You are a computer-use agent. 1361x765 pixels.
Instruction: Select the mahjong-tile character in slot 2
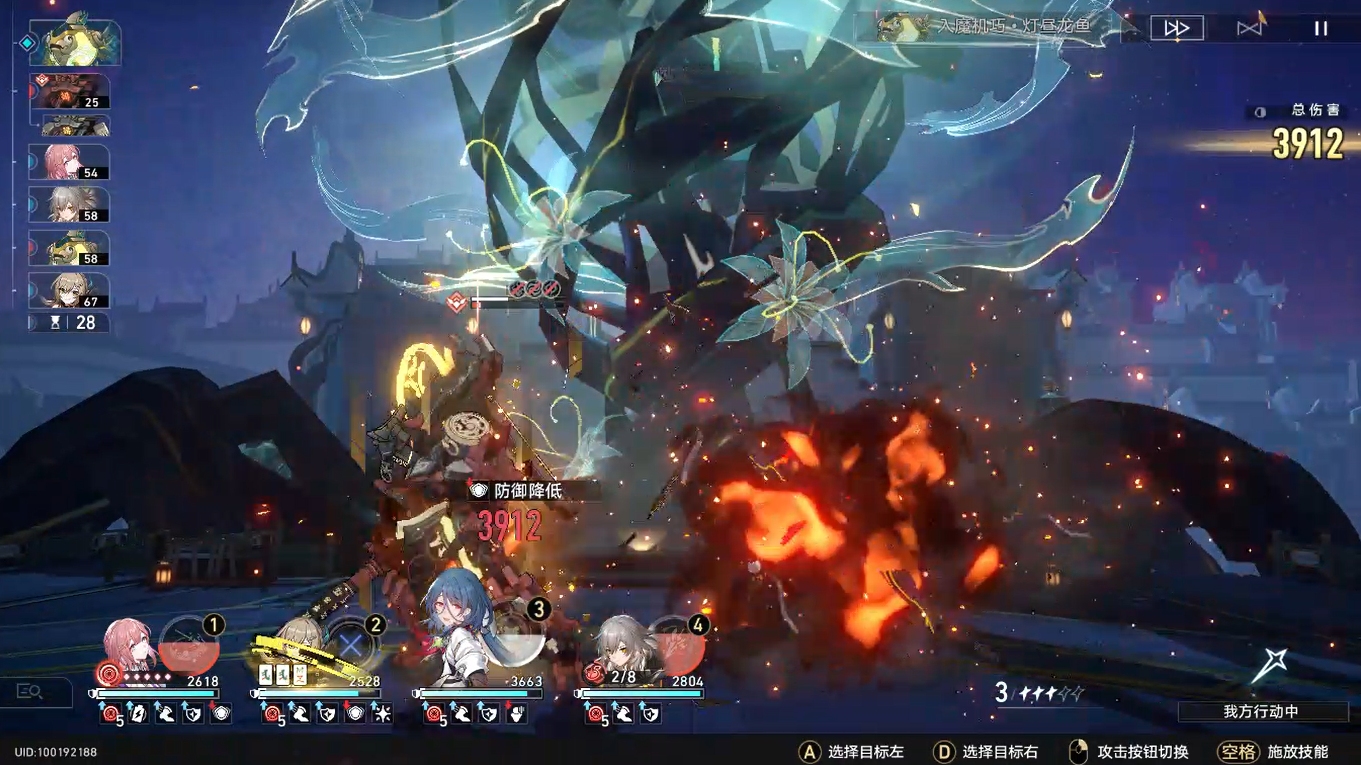pyautogui.click(x=296, y=646)
